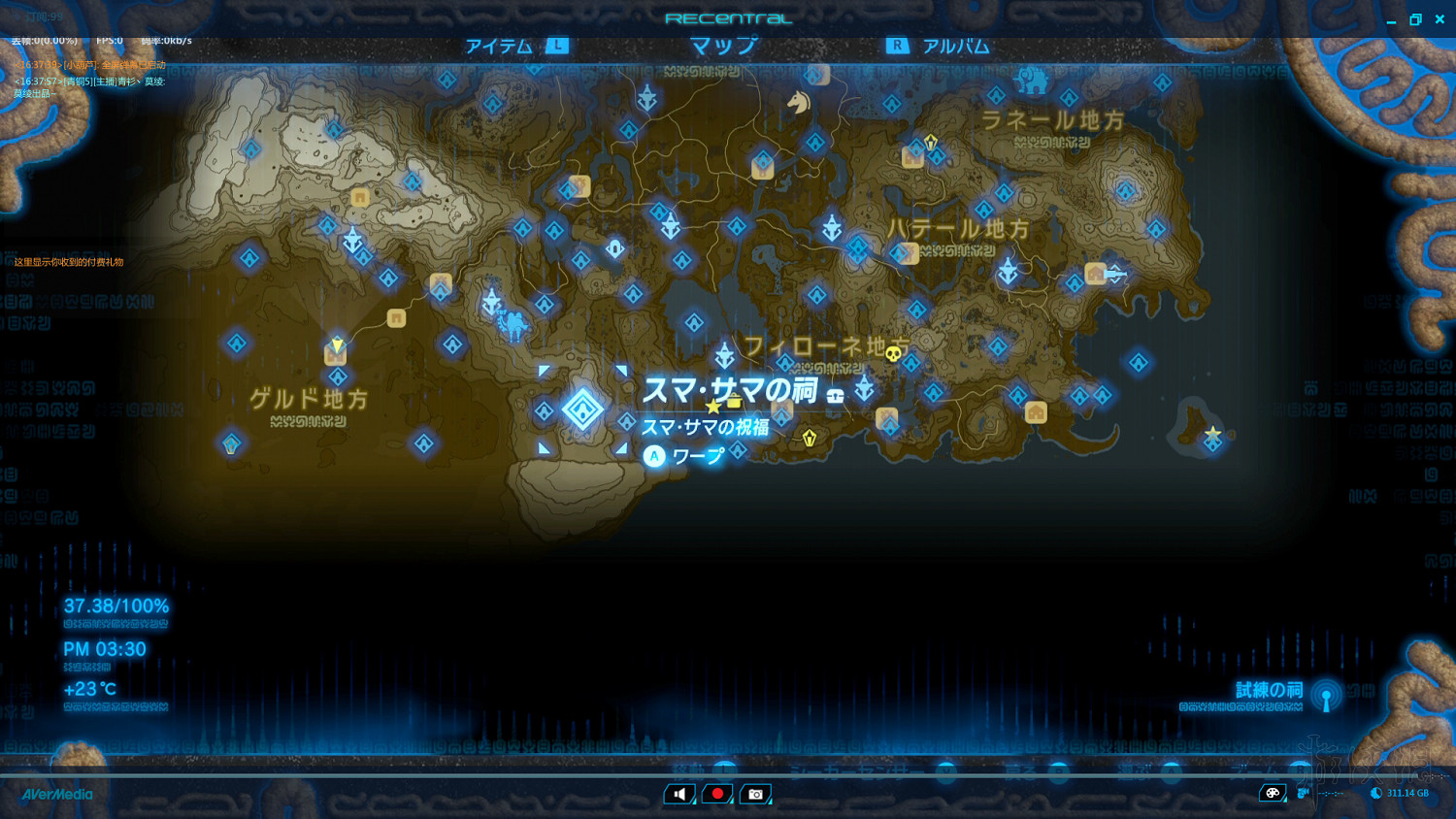This screenshot has height=819, width=1456.
Task: Click the tower antenna icon beside 試練の祠
Action: (x=1323, y=695)
